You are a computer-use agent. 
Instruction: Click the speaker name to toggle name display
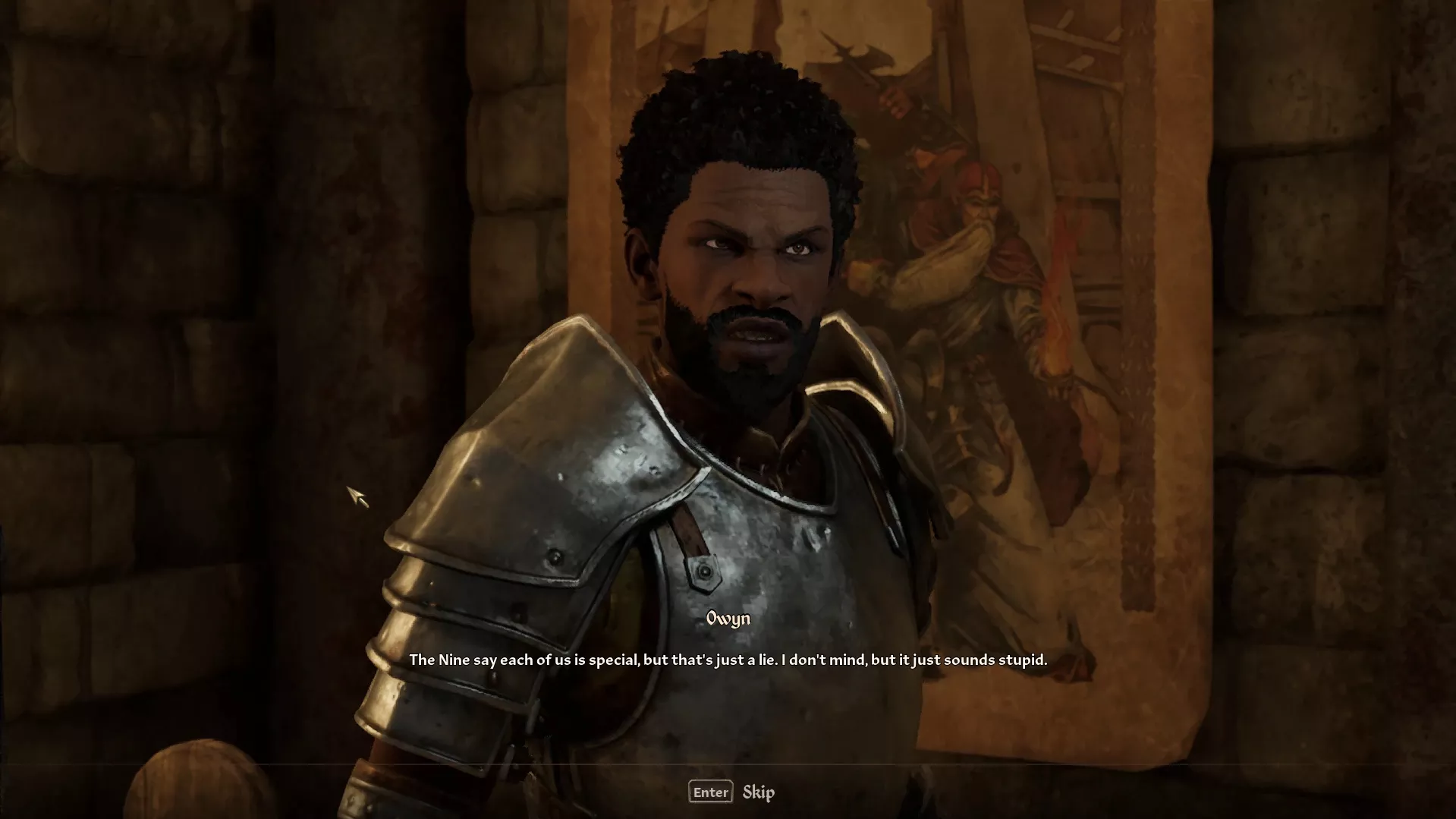[x=727, y=618]
